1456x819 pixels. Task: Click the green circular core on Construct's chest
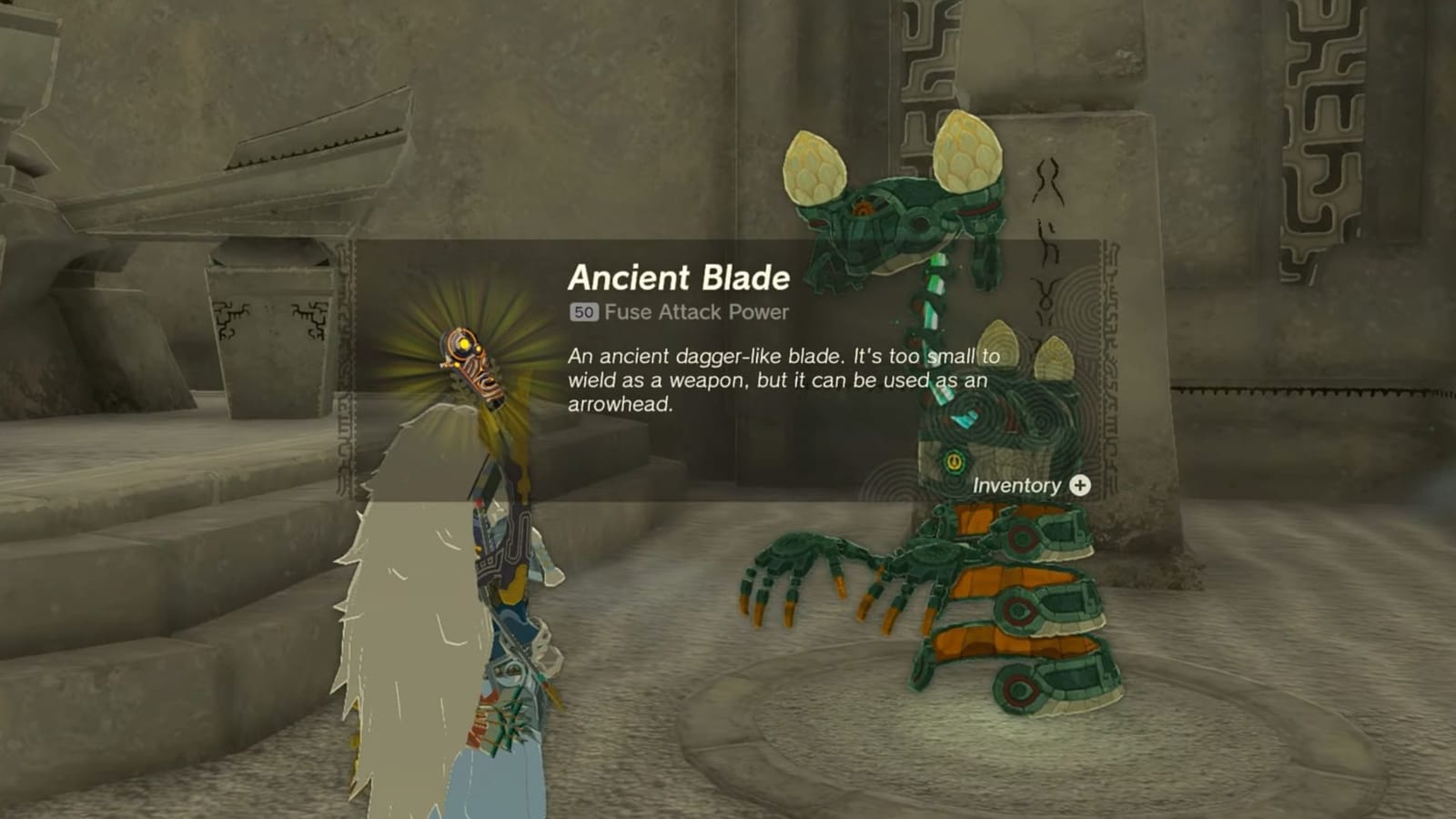[952, 462]
